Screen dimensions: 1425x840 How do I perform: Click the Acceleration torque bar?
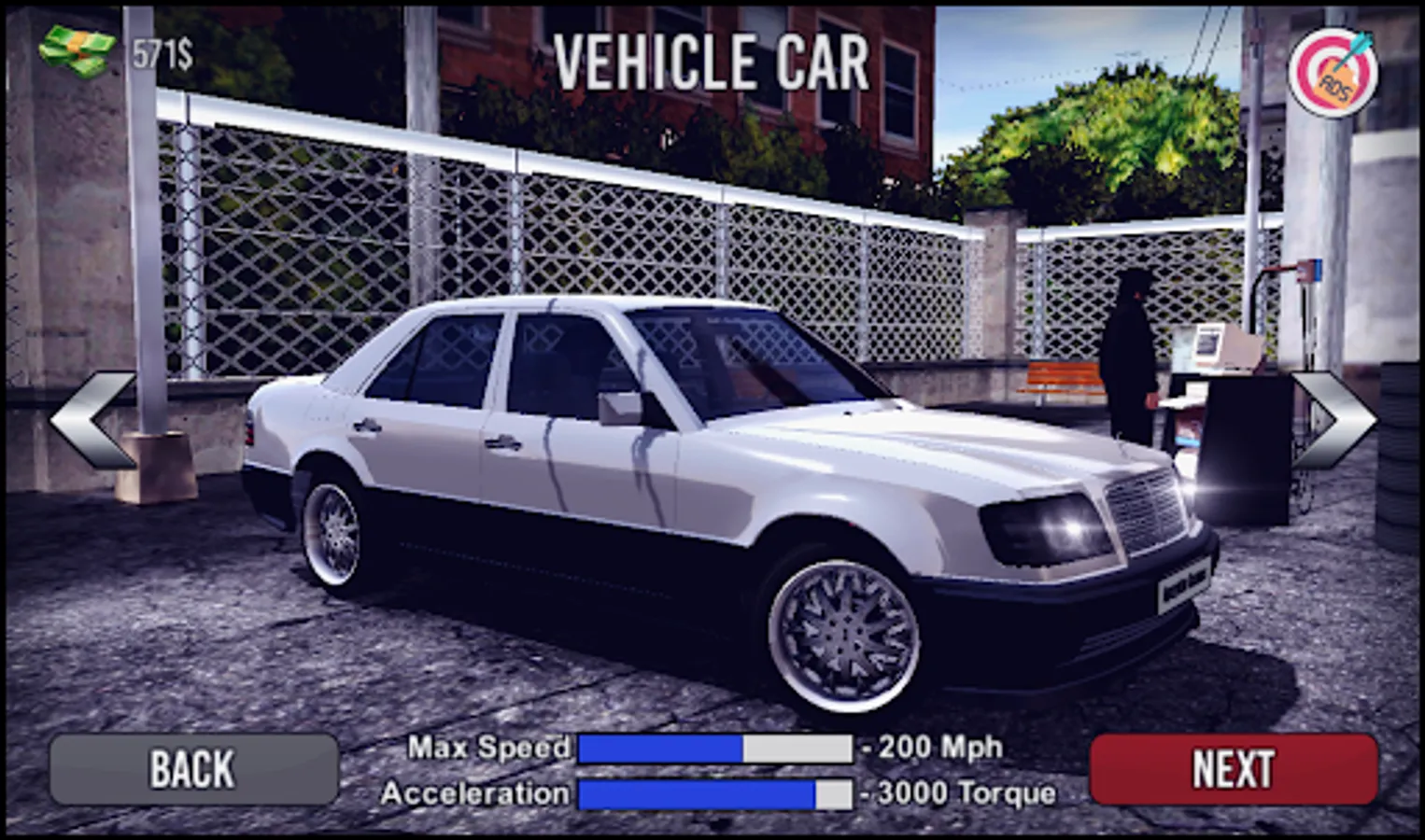click(714, 794)
